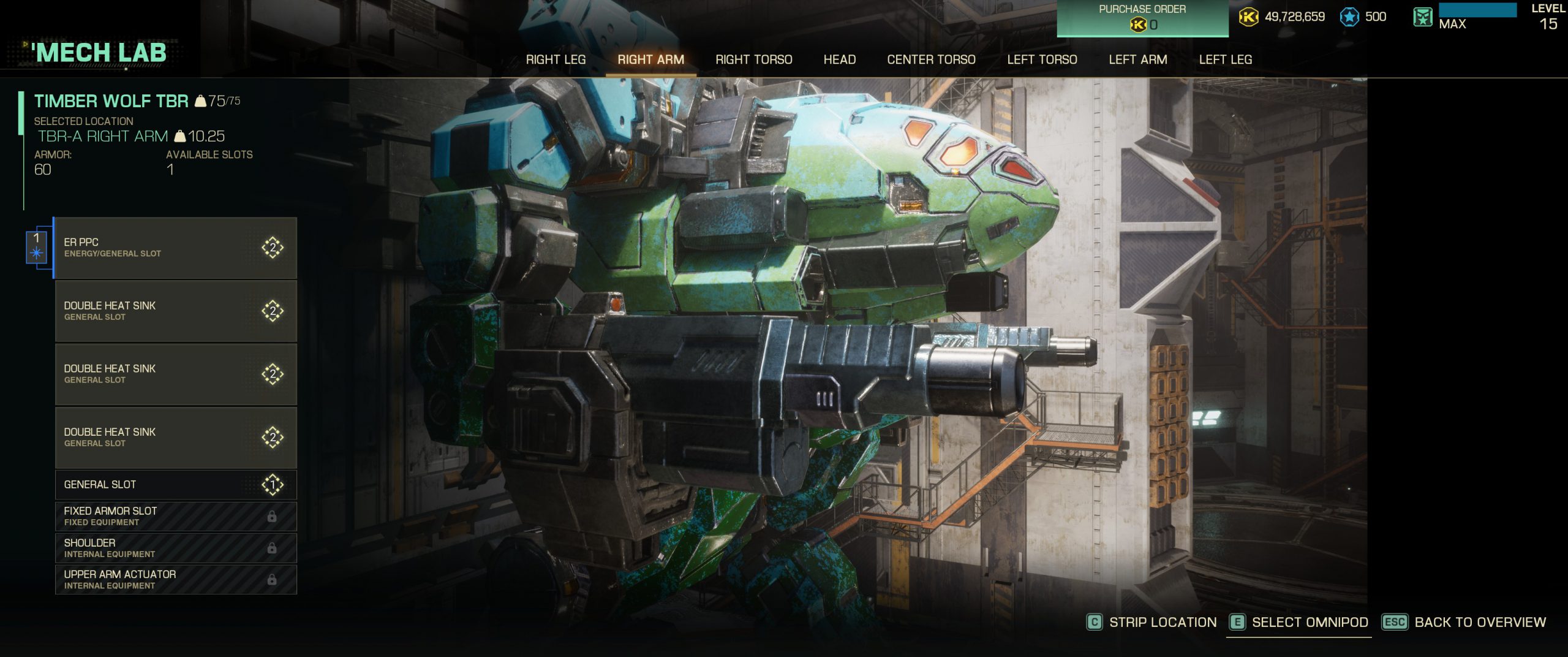Open the Select Omnipod option

point(1299,622)
